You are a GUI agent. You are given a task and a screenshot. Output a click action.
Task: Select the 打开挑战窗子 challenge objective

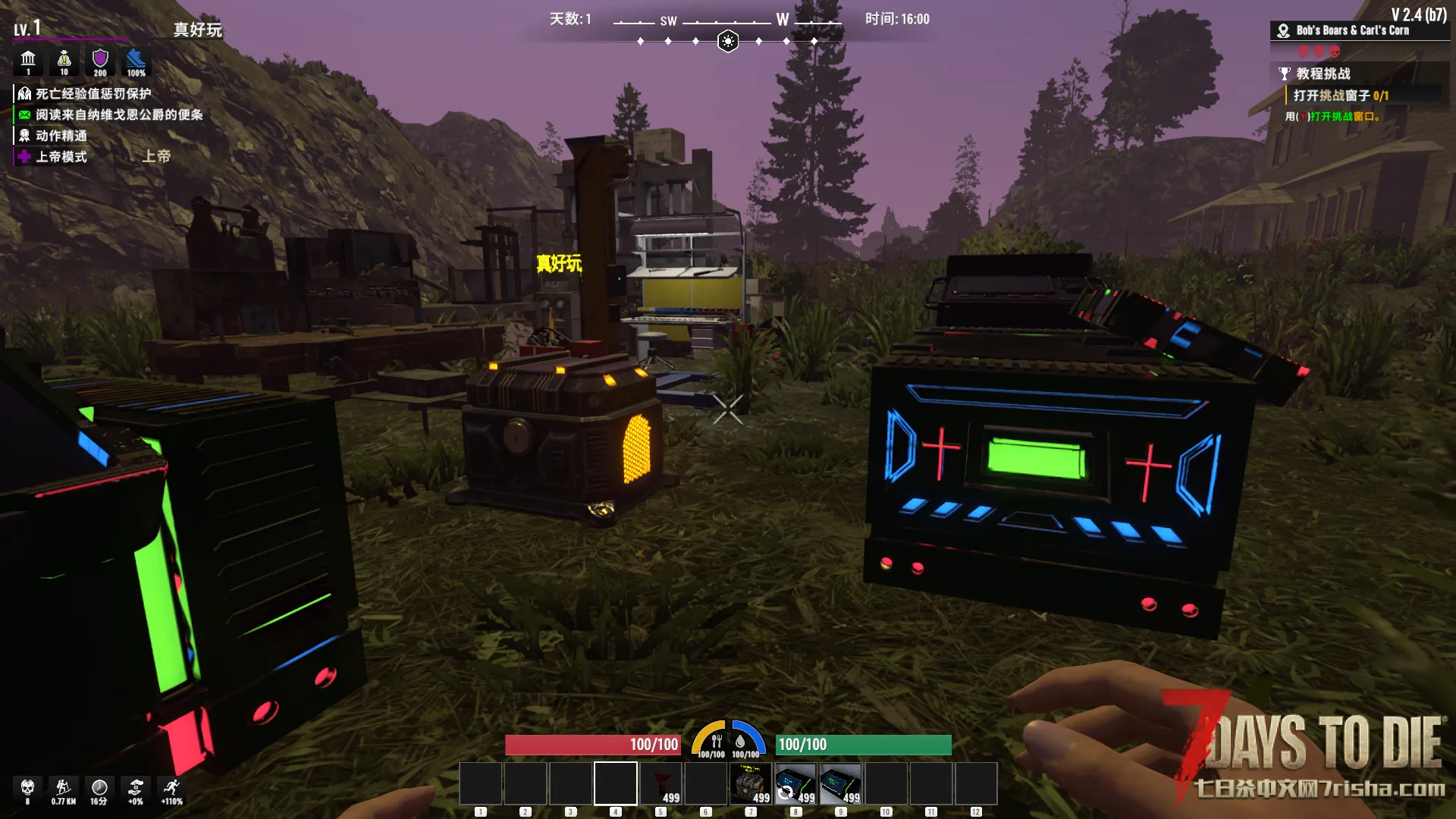1340,96
